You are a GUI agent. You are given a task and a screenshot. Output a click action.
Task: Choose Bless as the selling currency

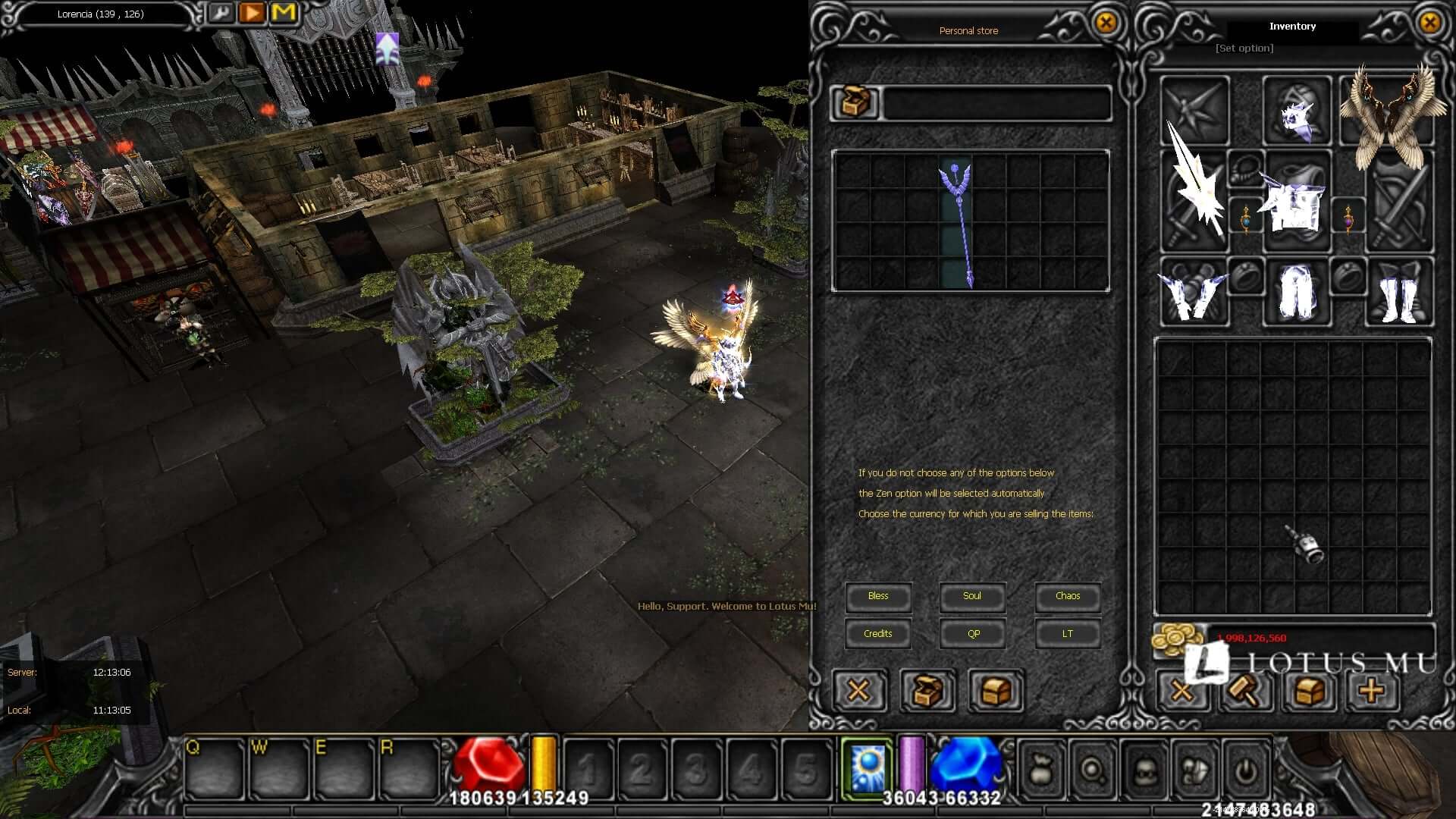(x=878, y=596)
